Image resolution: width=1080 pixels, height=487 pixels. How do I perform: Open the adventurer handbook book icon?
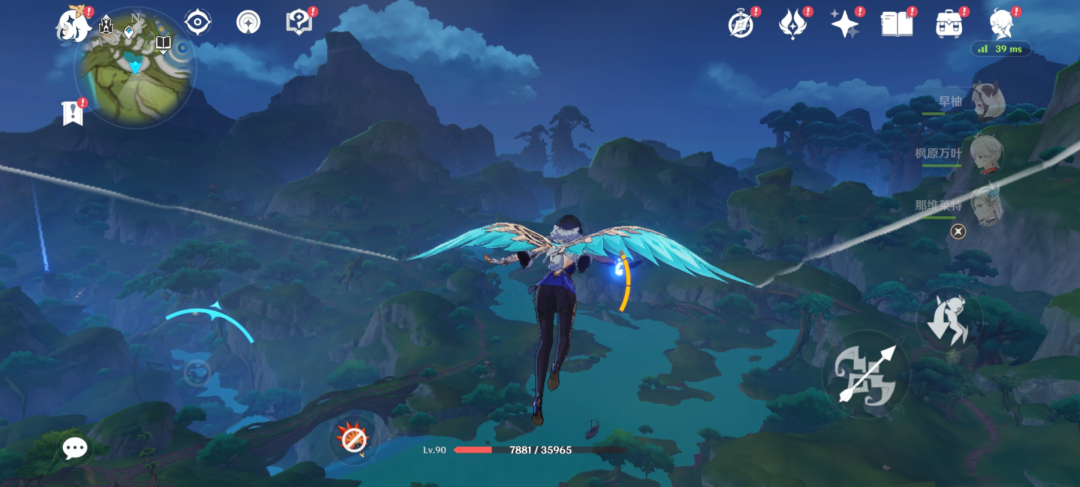click(x=897, y=24)
